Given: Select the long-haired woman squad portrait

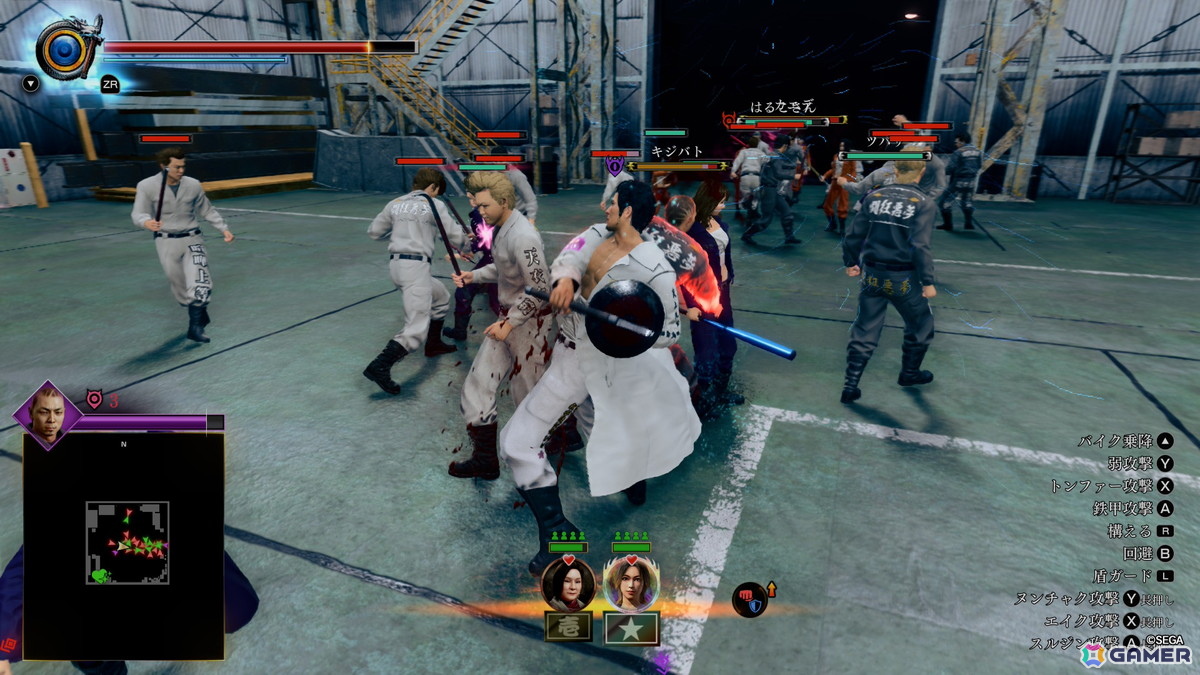Looking at the screenshot, I should coord(631,583).
